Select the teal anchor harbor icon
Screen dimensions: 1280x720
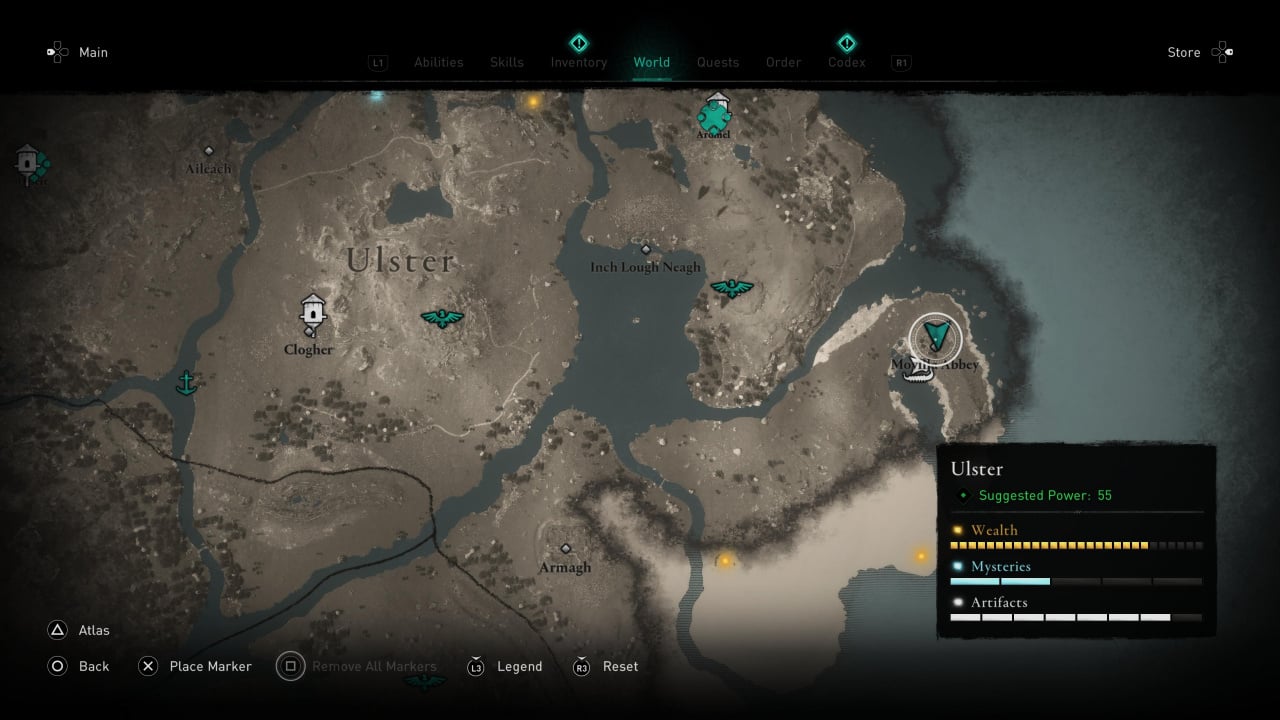[185, 382]
